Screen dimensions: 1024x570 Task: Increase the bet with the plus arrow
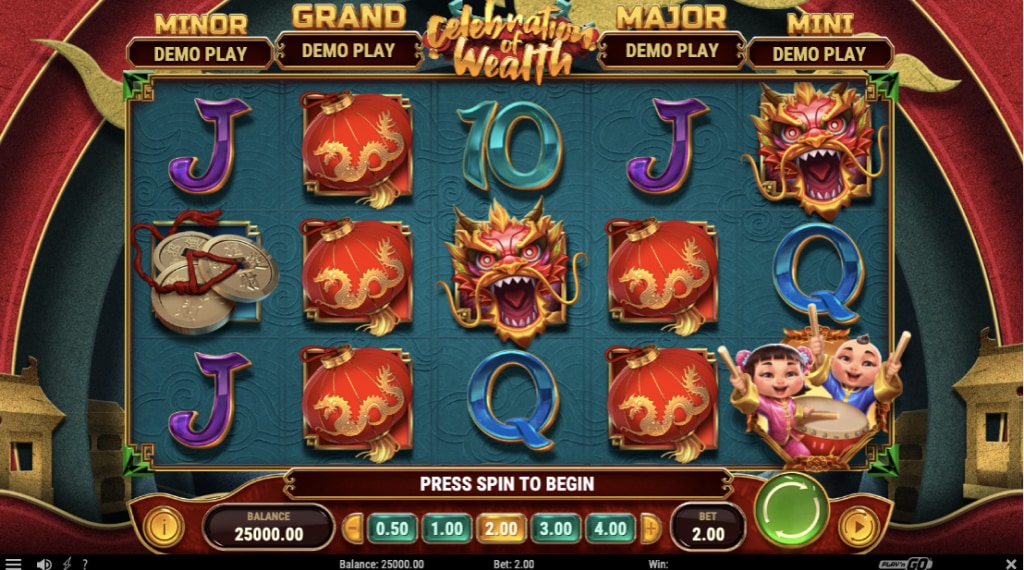pyautogui.click(x=650, y=528)
